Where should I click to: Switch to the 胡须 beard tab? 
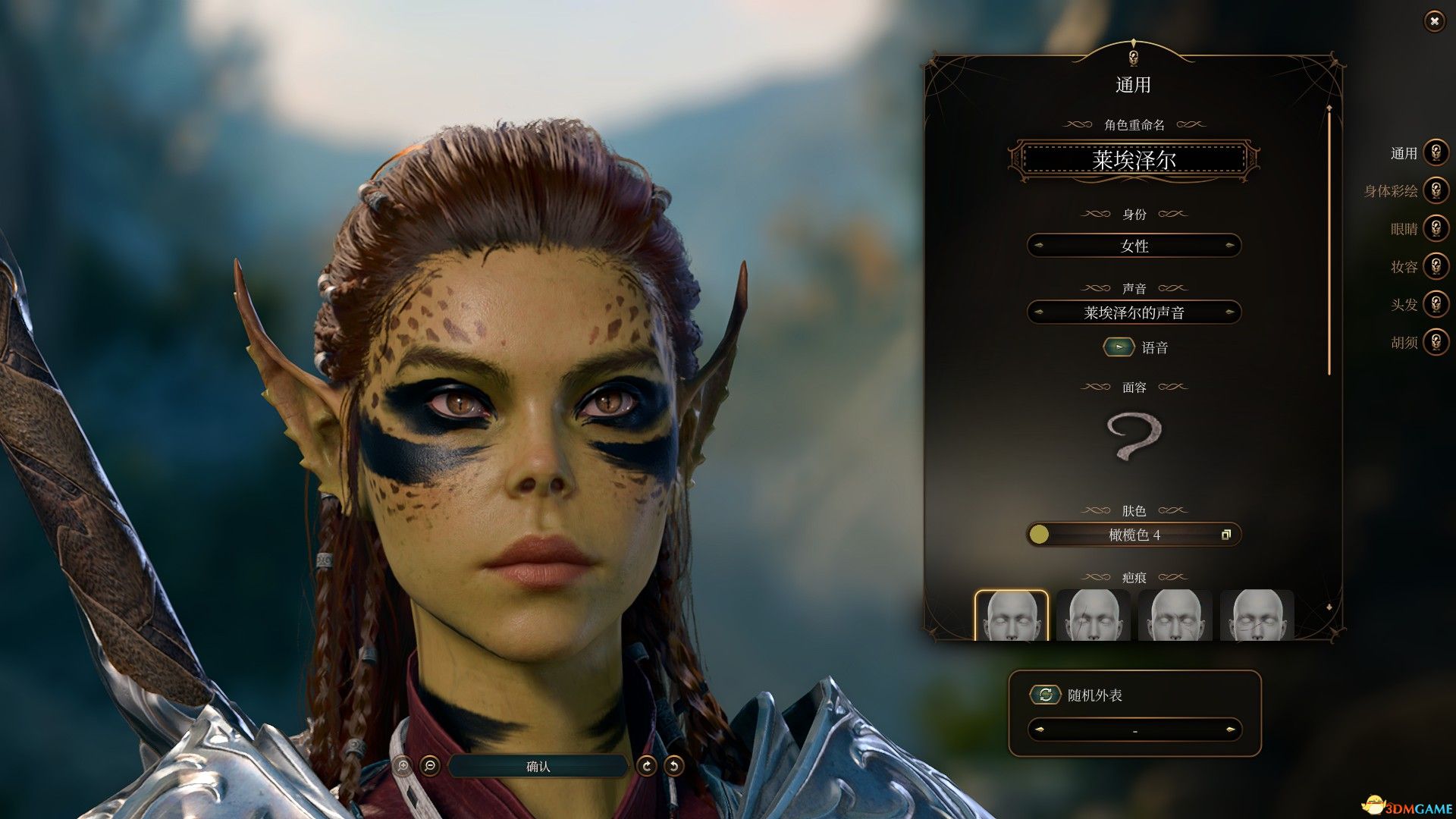pyautogui.click(x=1435, y=342)
